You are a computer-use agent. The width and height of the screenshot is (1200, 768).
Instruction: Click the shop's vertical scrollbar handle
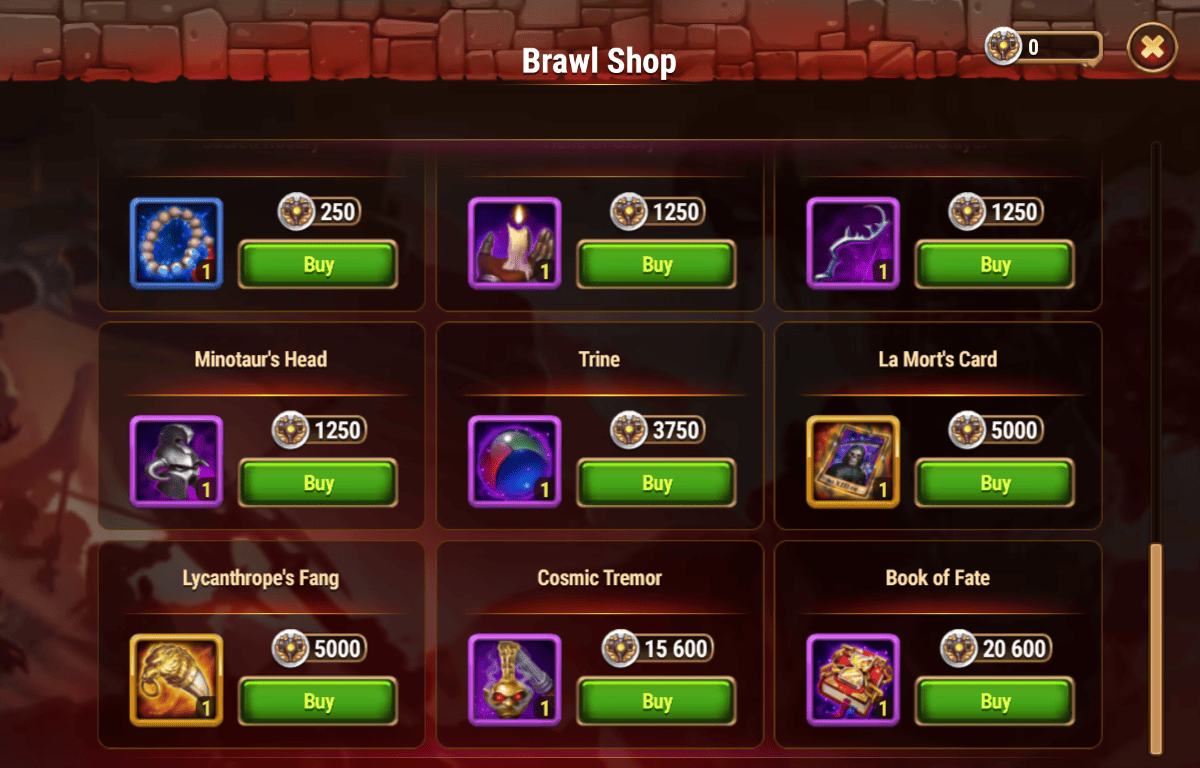(x=1156, y=648)
